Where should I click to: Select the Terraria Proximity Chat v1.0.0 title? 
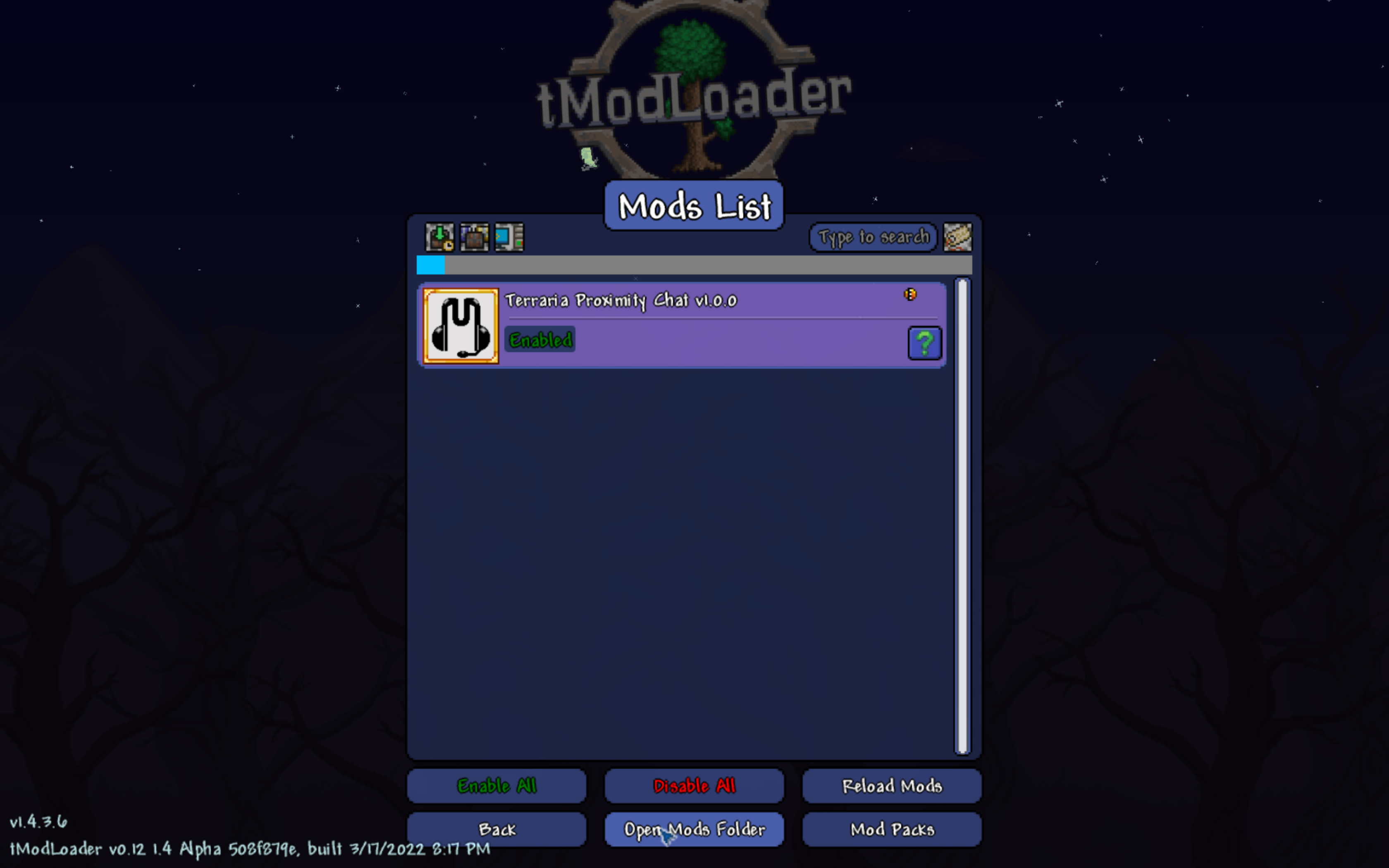(621, 300)
